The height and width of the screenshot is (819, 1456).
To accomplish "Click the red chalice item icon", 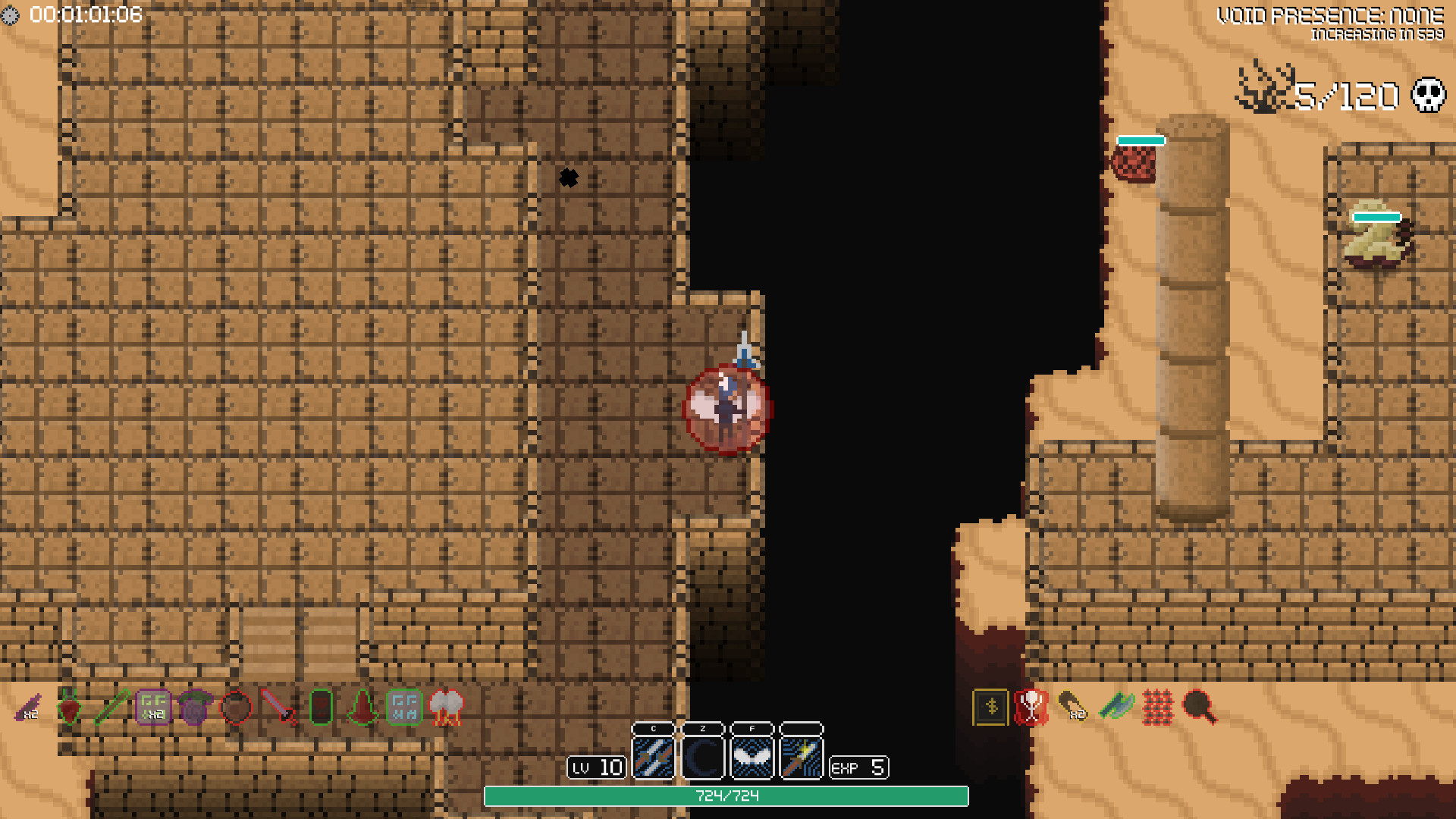I will click(x=1034, y=709).
